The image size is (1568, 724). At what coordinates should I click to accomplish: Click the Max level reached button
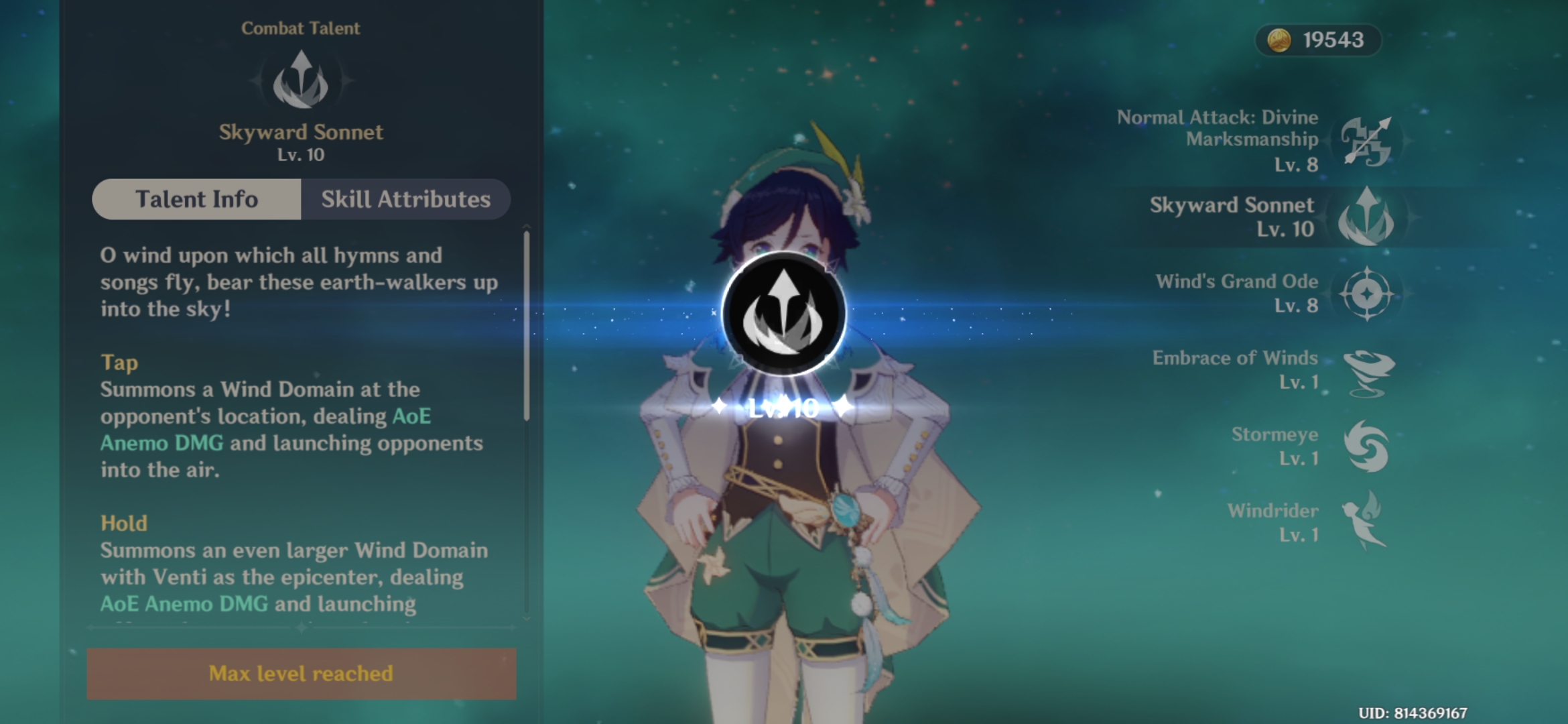pos(302,675)
